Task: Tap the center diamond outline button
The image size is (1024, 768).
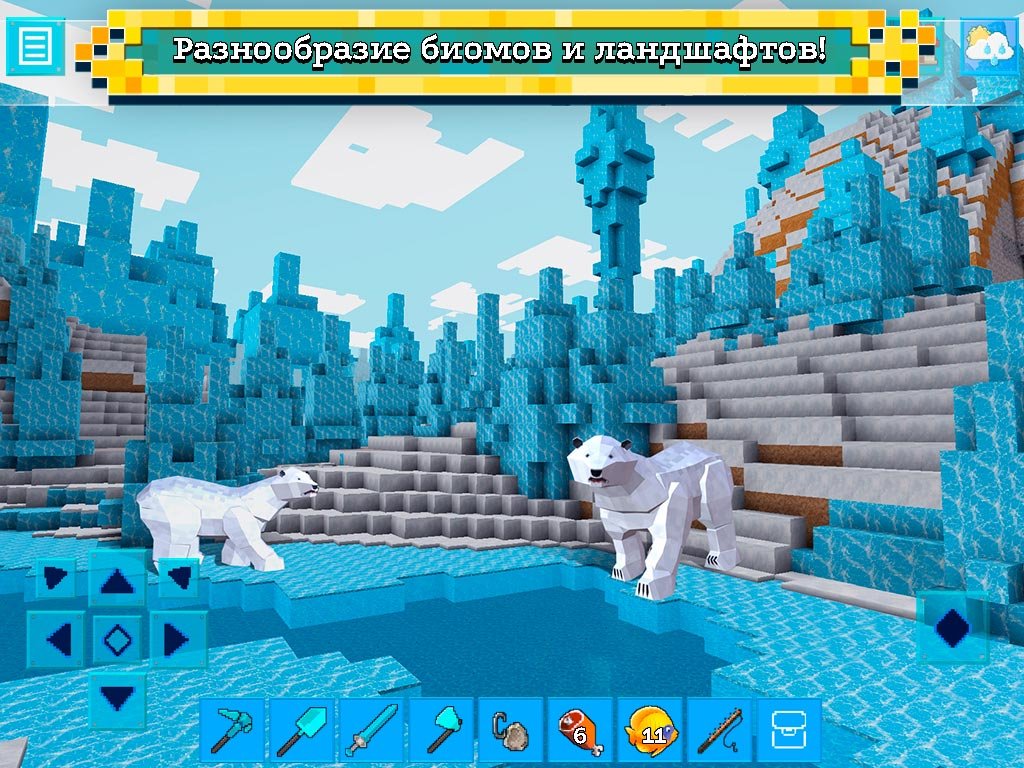Action: (x=117, y=638)
